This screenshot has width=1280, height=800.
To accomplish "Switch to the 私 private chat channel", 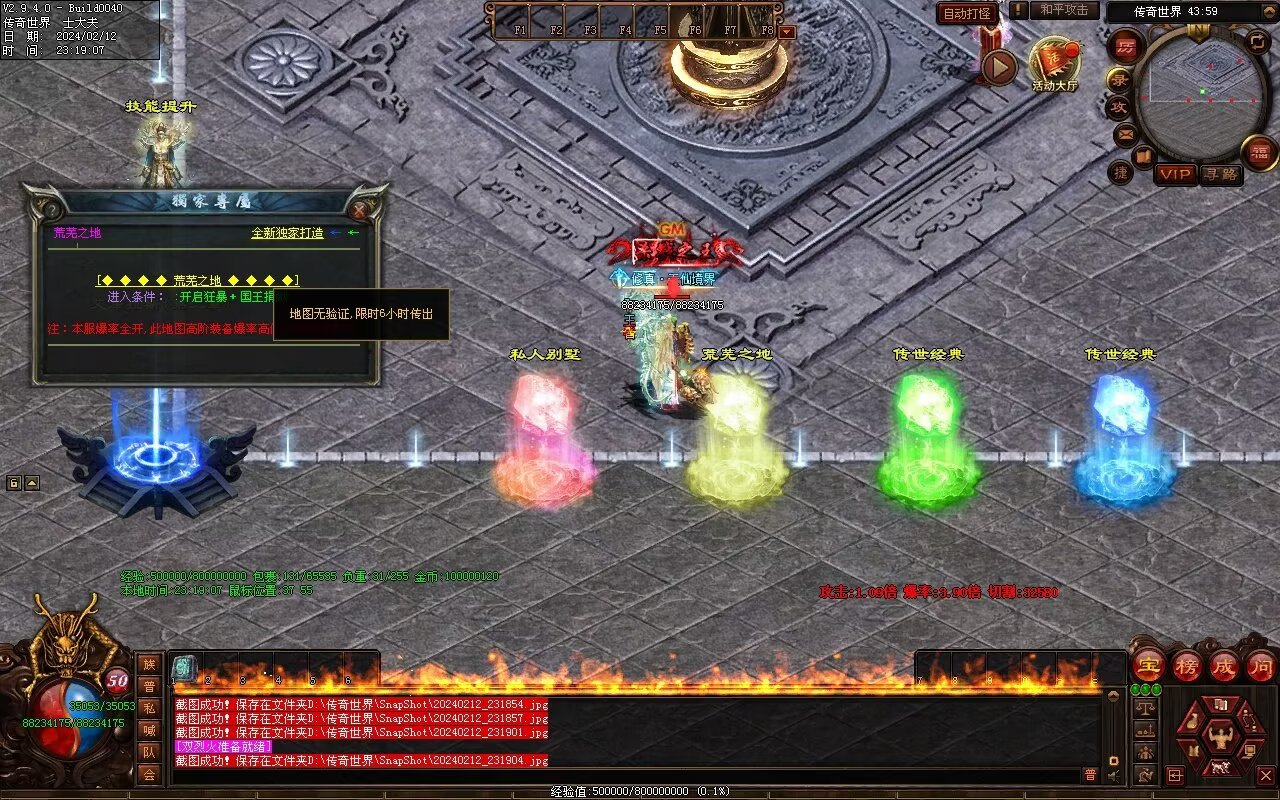I will pos(149,708).
